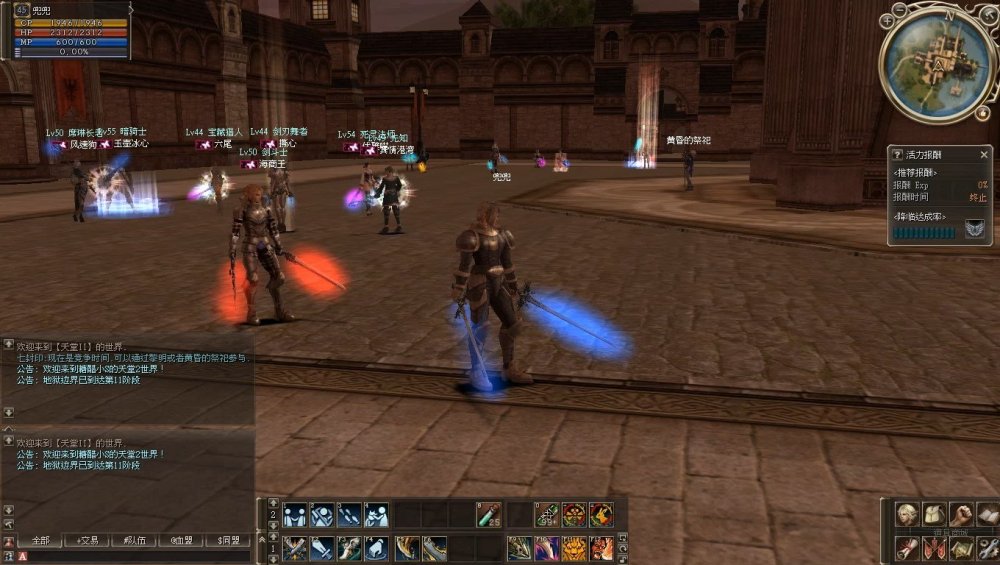Switch to the 全部 chat tab
The width and height of the screenshot is (1000, 565).
click(40, 540)
